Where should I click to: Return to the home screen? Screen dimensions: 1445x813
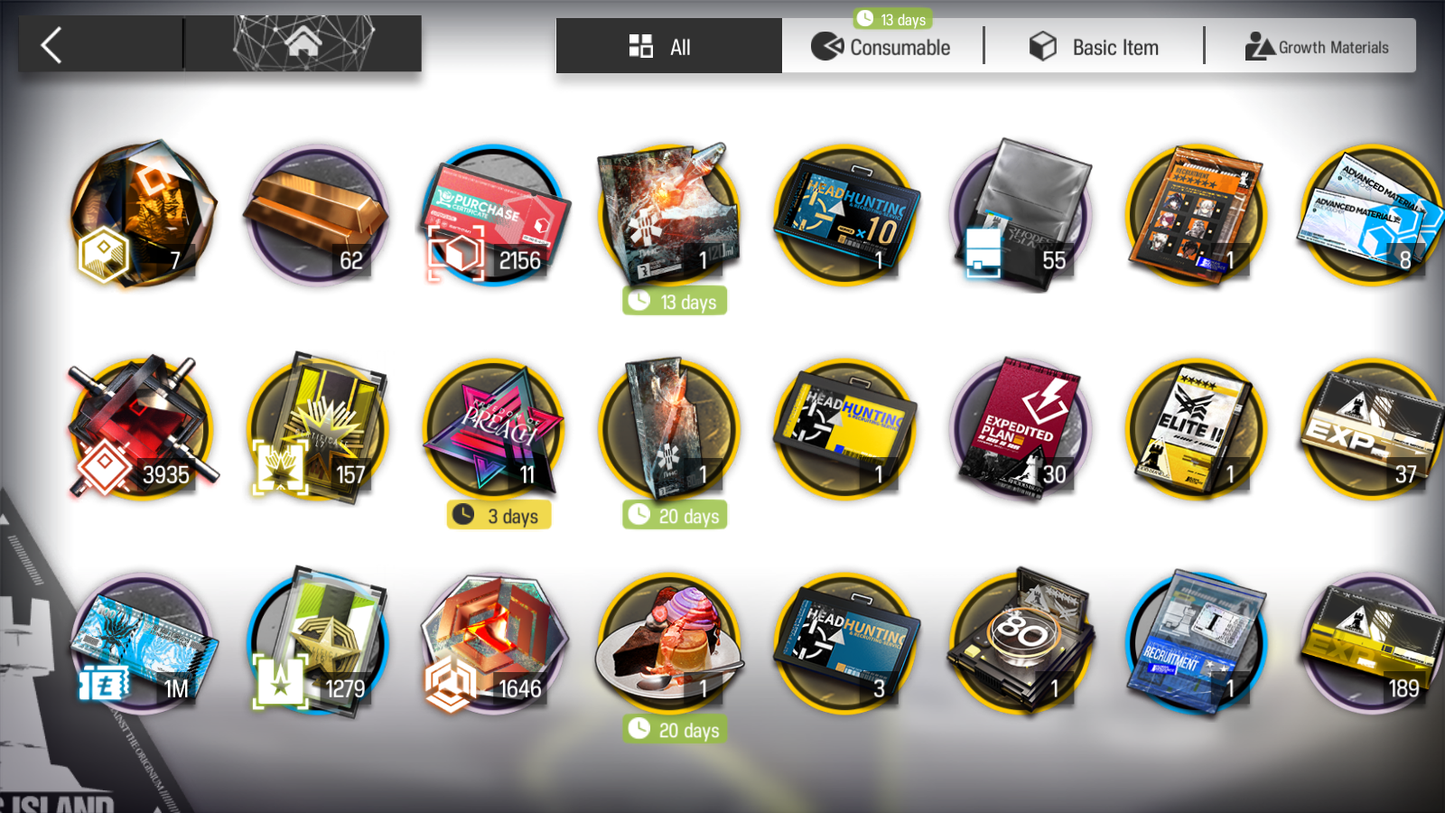coord(303,44)
